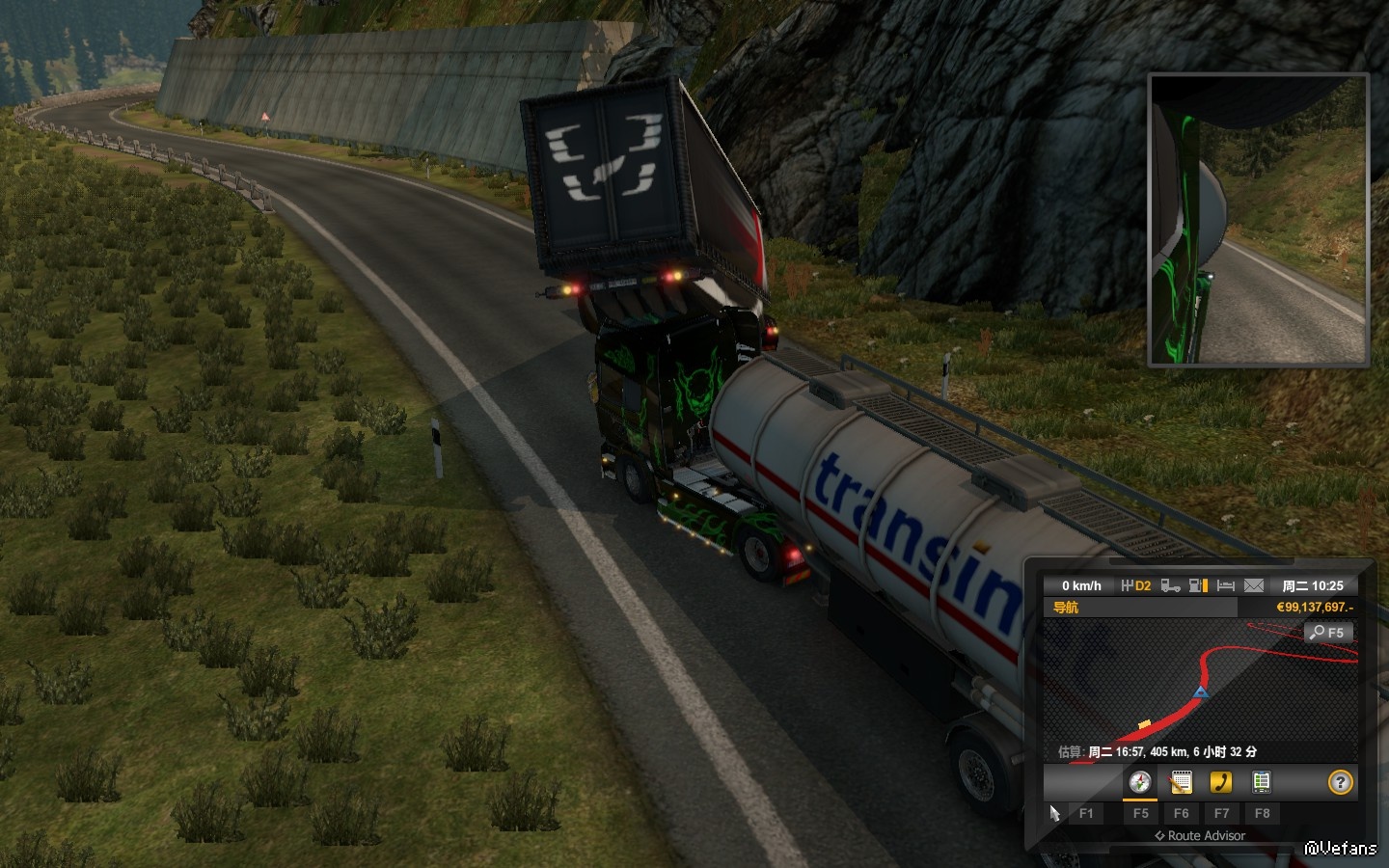Click the magnifier zoom button on the map

[x=1328, y=633]
